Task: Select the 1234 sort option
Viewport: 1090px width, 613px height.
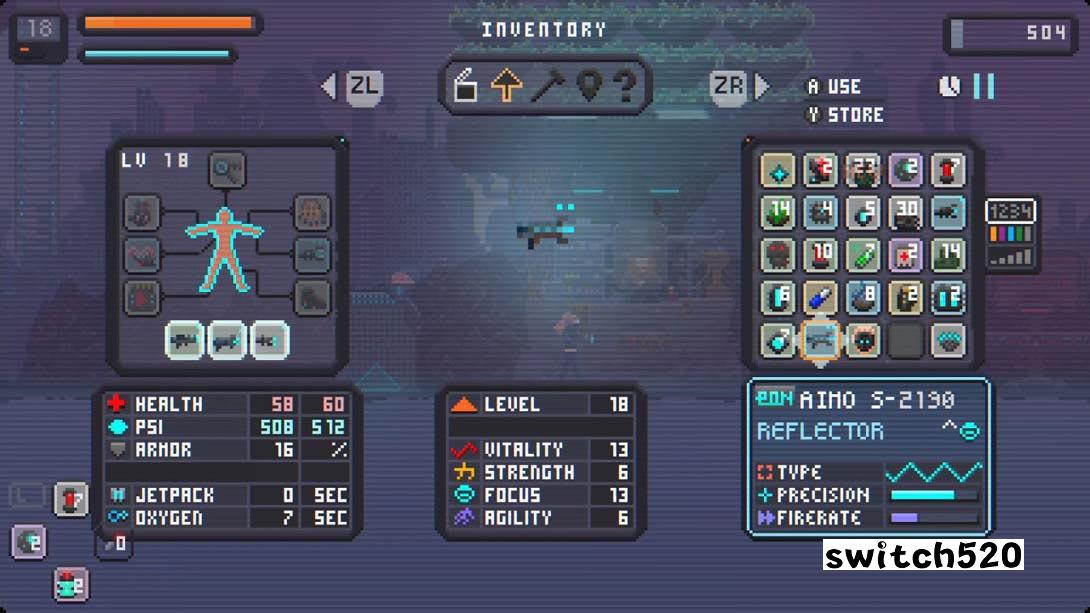Action: pyautogui.click(x=1011, y=211)
